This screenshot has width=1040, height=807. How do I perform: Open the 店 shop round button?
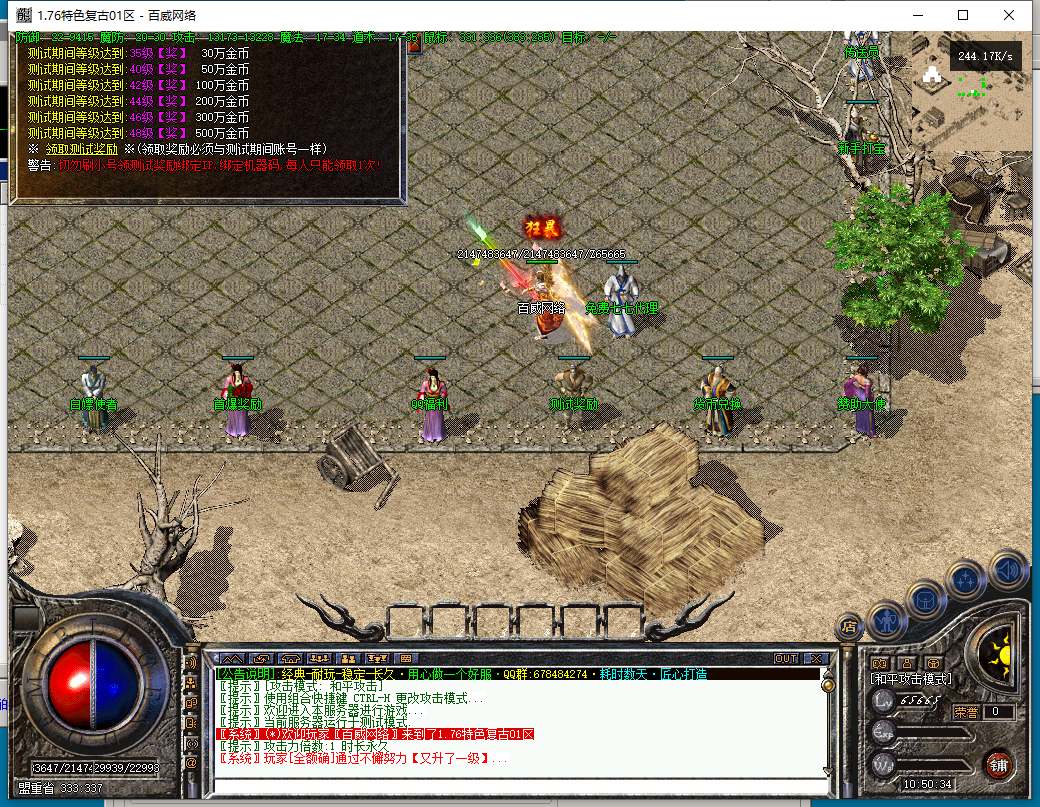(x=849, y=627)
